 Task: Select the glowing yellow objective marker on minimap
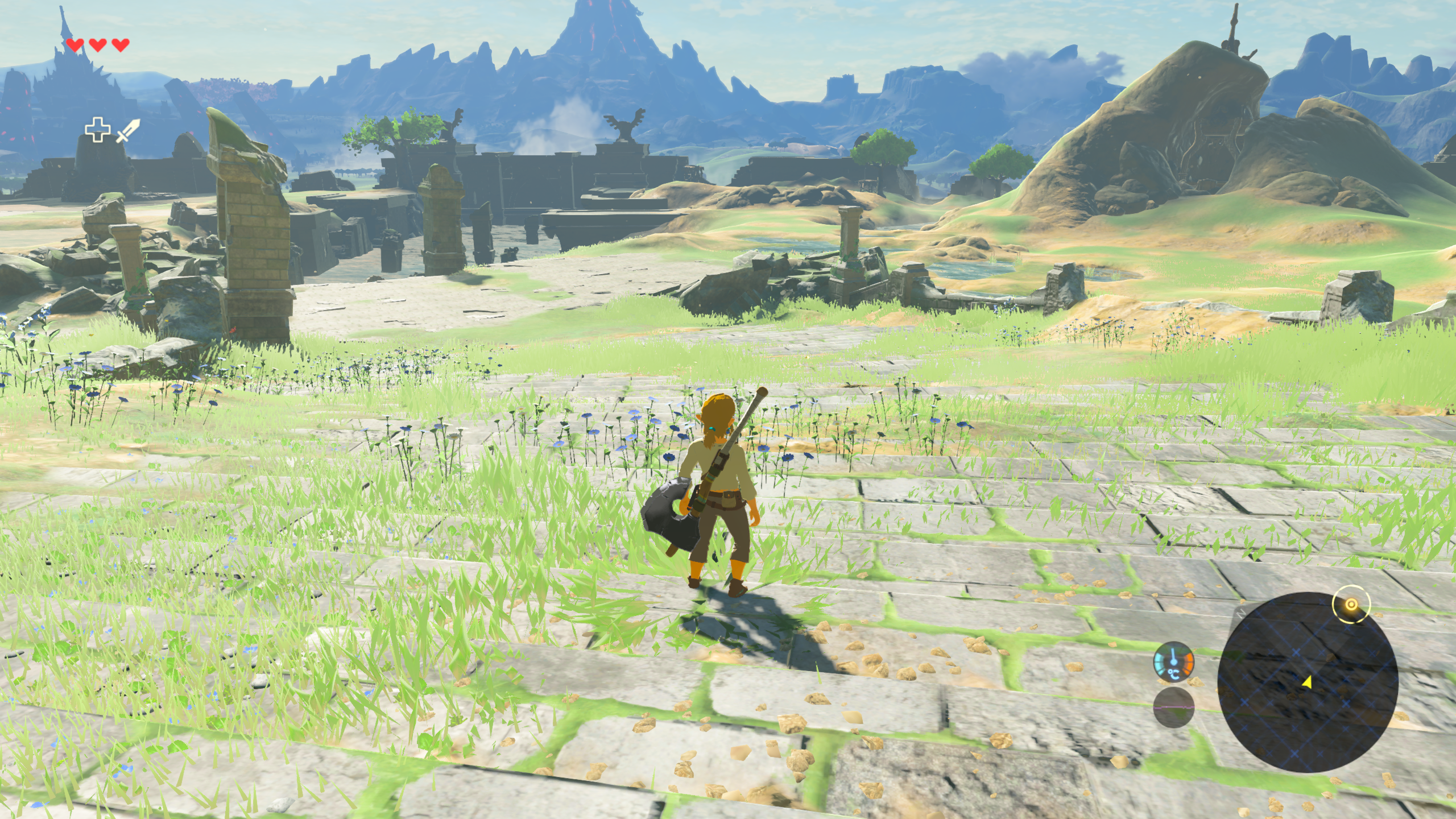click(x=1351, y=604)
